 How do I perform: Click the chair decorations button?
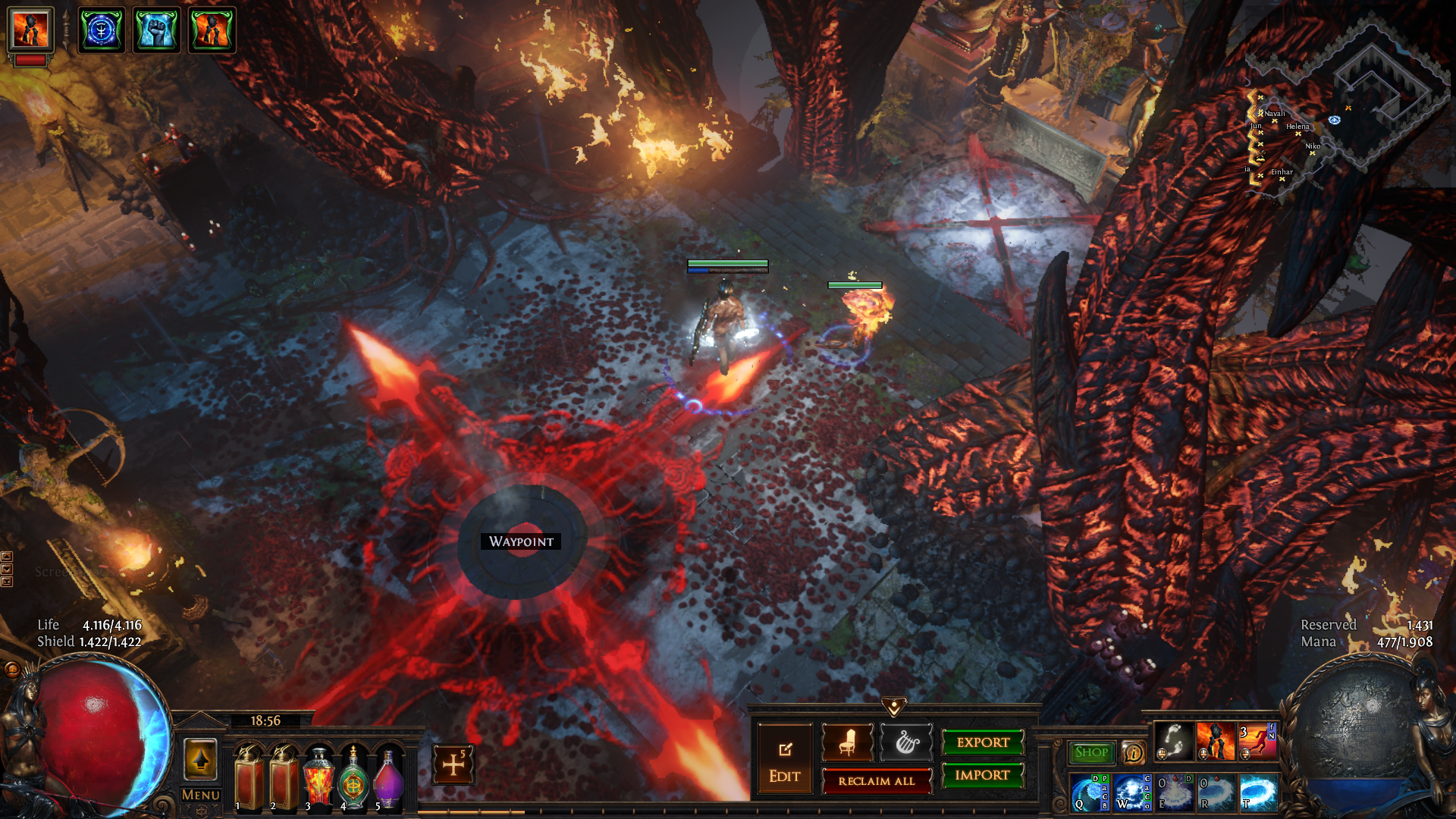848,742
